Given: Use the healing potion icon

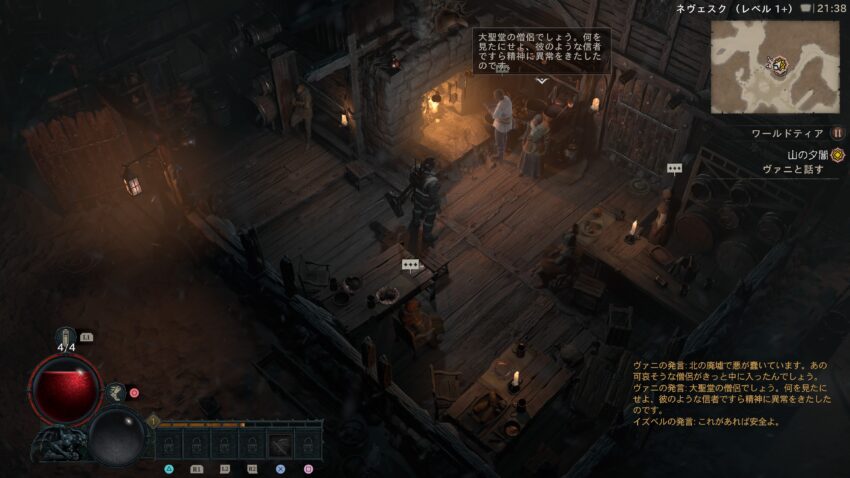Looking at the screenshot, I should (67, 337).
